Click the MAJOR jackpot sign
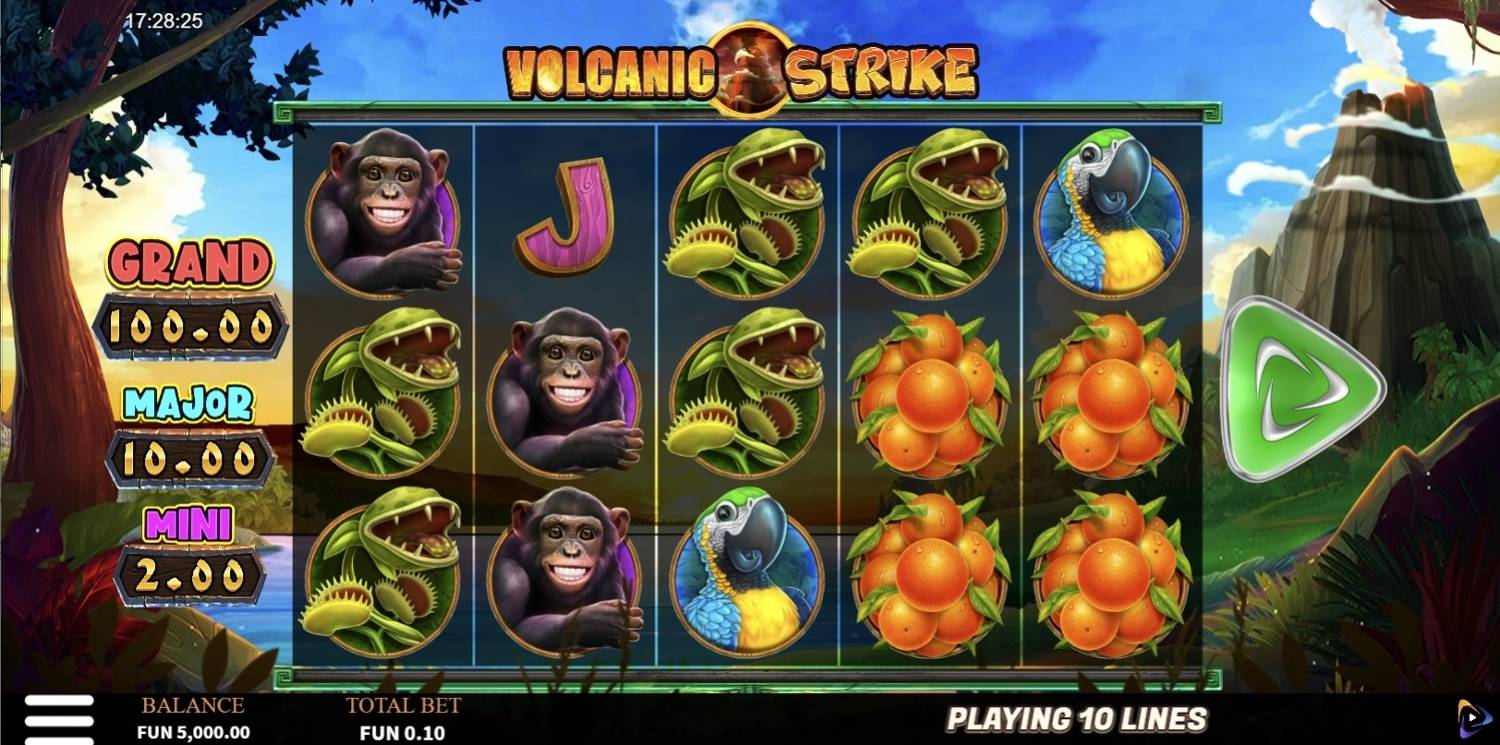 pos(190,430)
